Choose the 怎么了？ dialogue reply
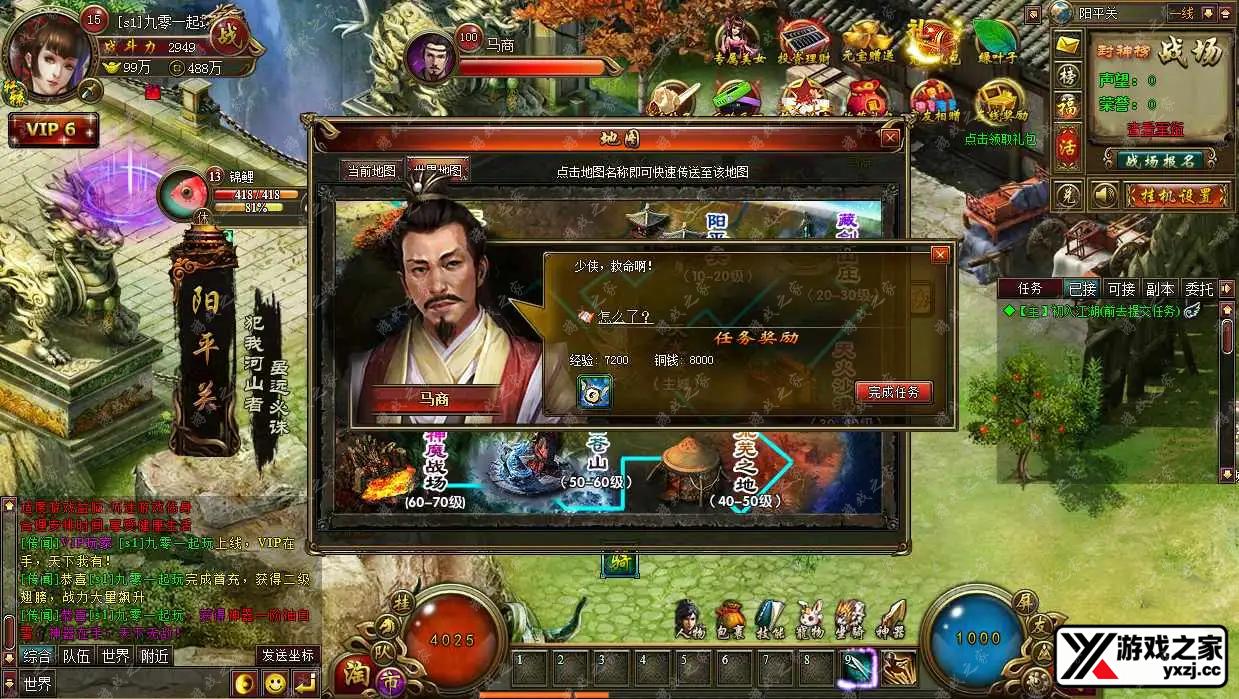Image resolution: width=1239 pixels, height=699 pixels. [625, 317]
